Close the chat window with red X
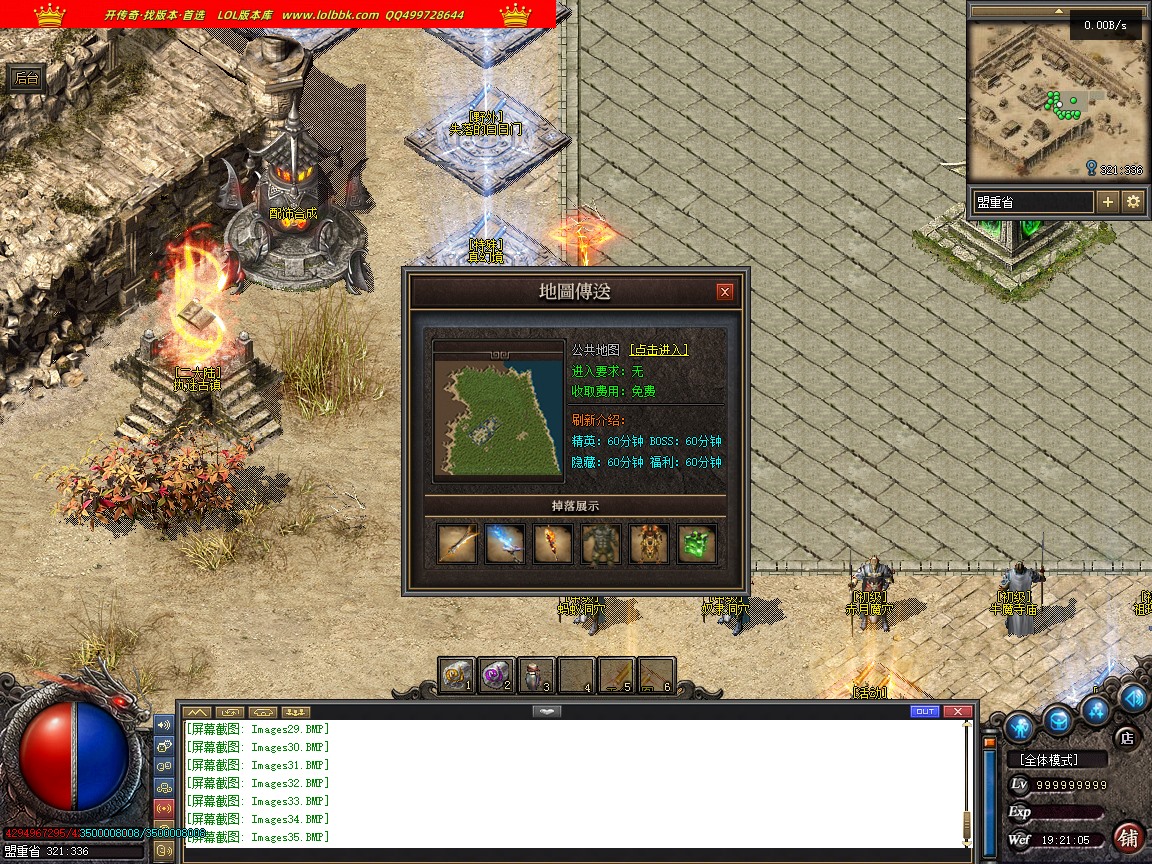 [958, 712]
